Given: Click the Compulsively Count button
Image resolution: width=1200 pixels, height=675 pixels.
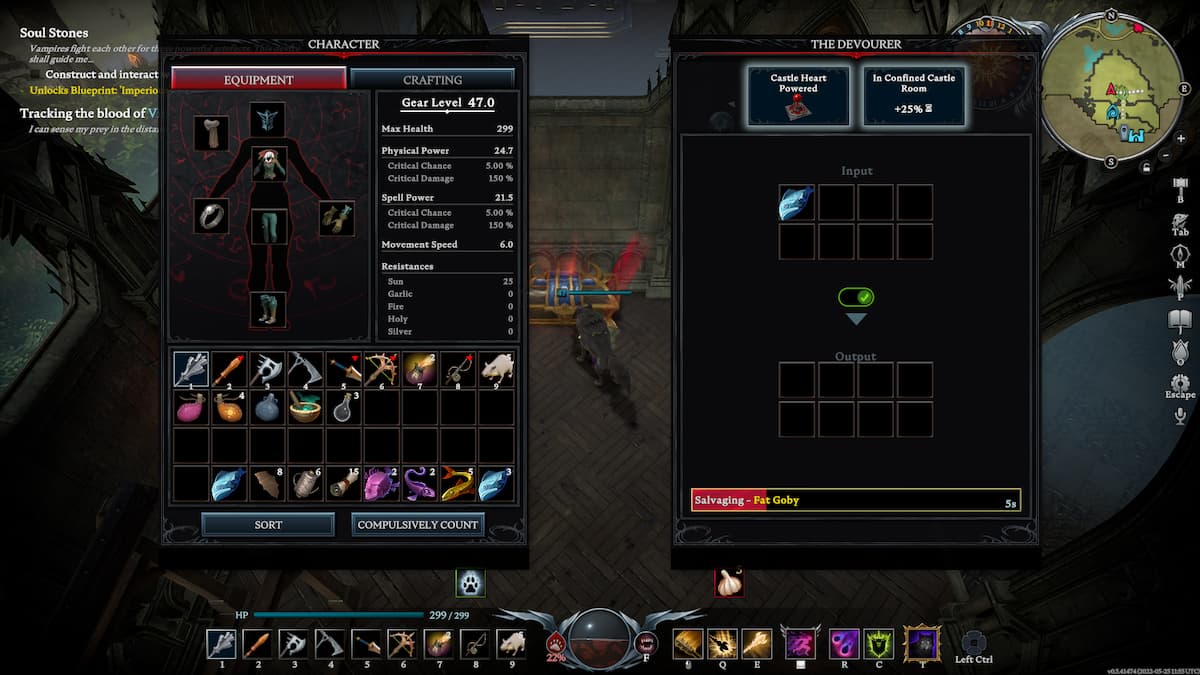Looking at the screenshot, I should (419, 524).
